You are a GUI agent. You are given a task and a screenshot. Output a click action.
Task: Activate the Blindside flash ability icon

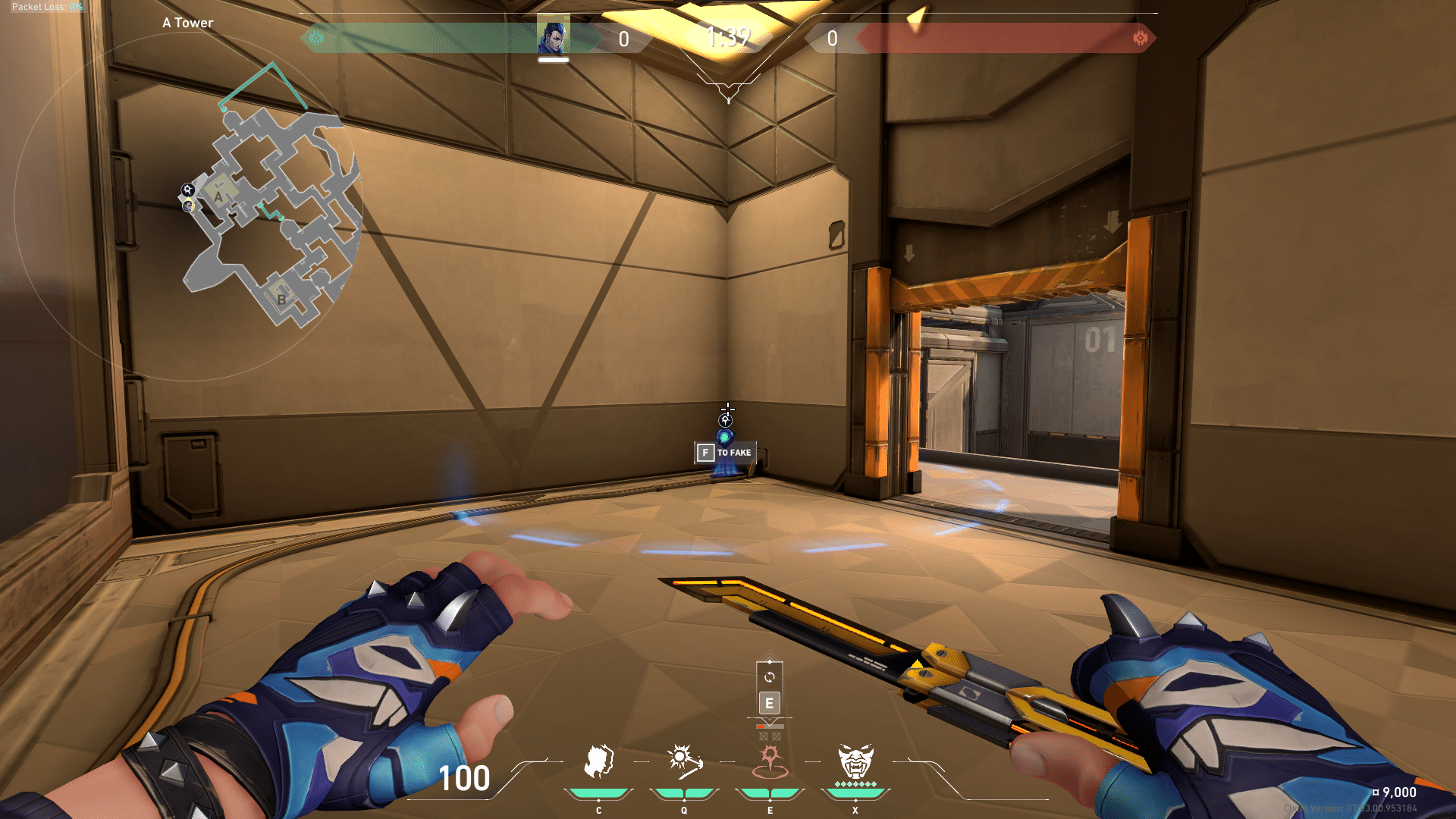coord(684,762)
